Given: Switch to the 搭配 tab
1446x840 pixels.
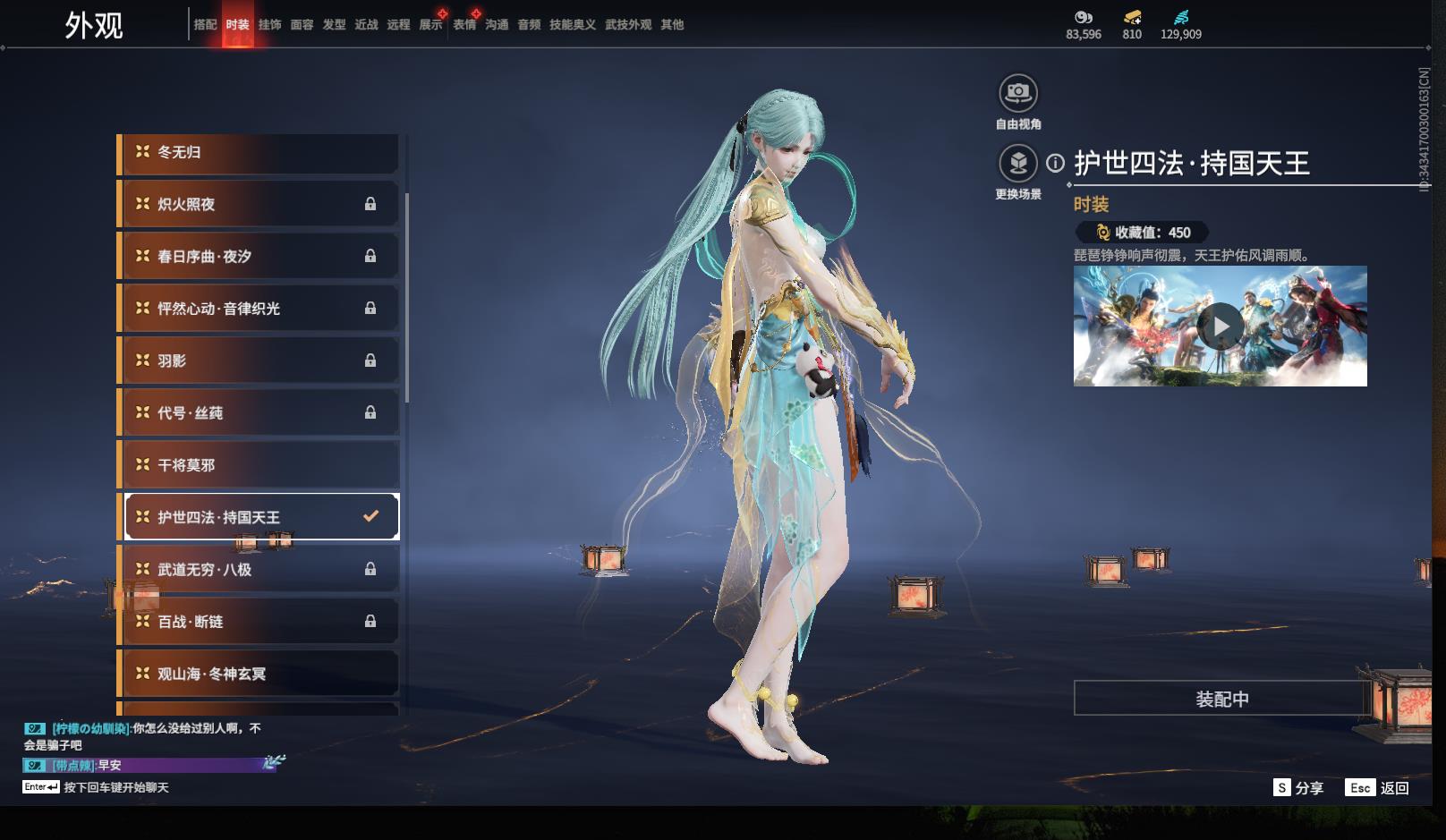Looking at the screenshot, I should [x=205, y=25].
